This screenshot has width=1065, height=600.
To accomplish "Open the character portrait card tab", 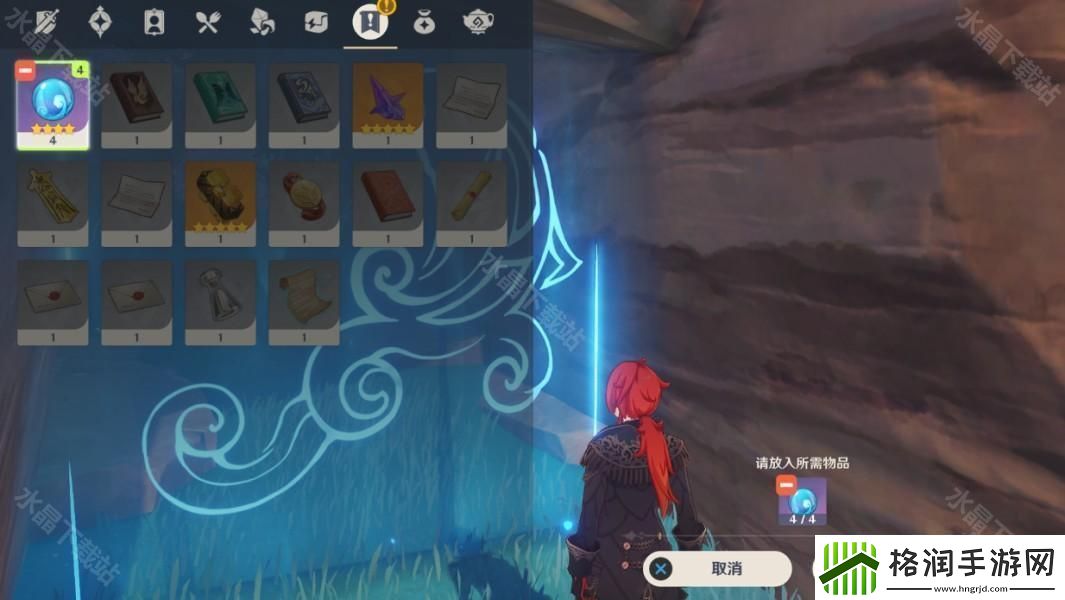I will [154, 22].
